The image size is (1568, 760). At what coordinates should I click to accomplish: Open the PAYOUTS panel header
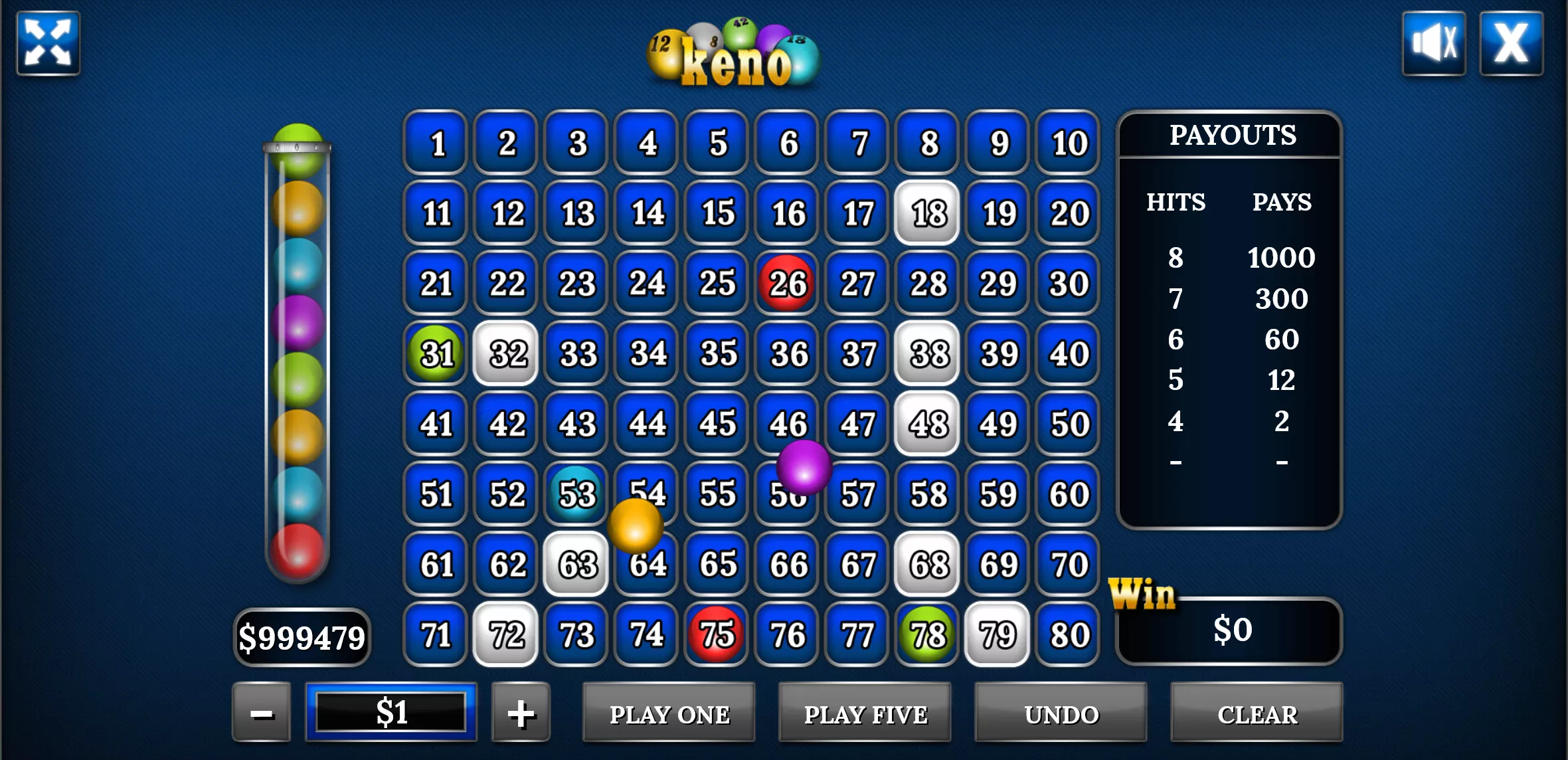1232,135
